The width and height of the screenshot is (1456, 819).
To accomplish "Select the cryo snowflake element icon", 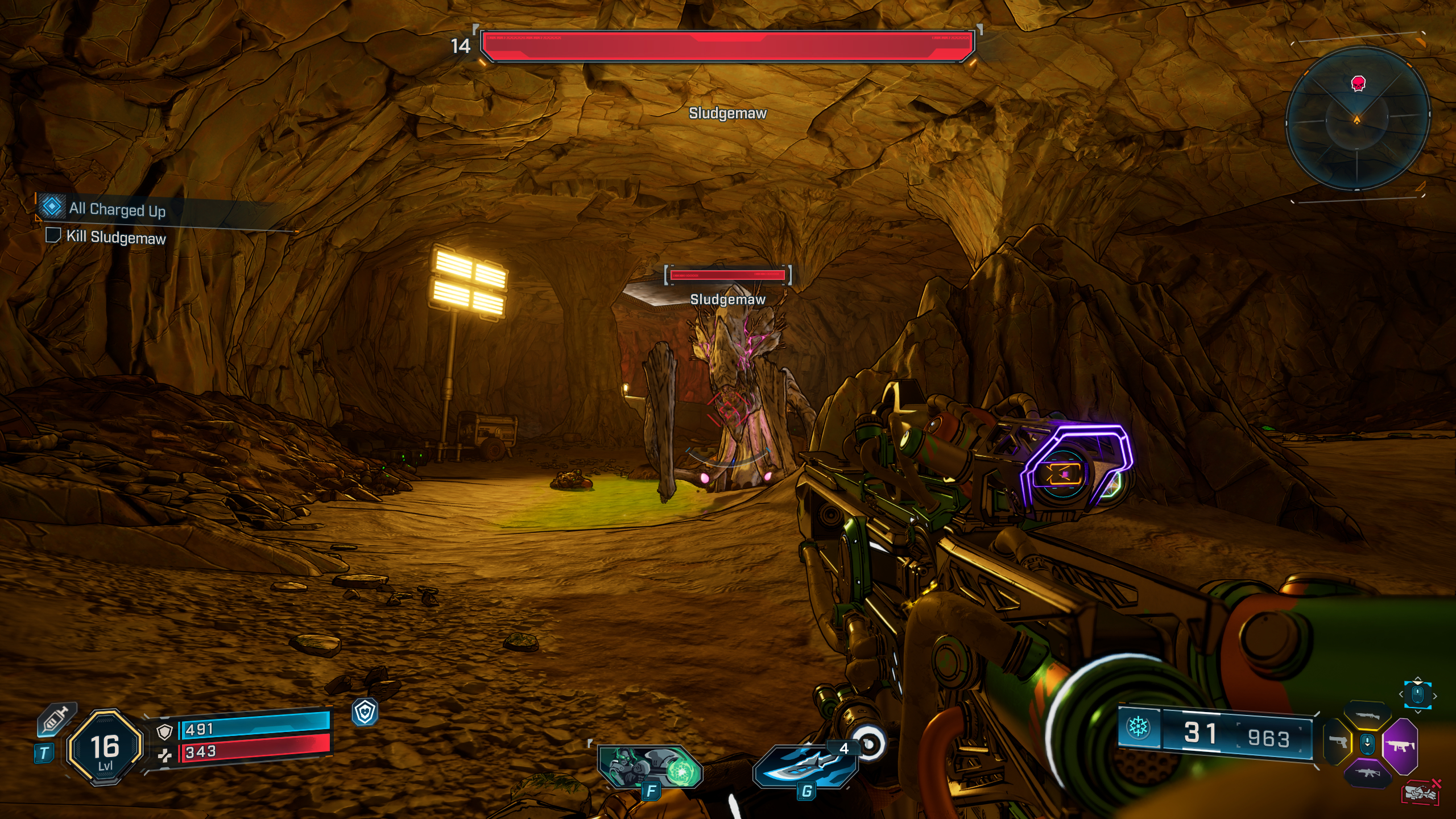I will pyautogui.click(x=1138, y=727).
